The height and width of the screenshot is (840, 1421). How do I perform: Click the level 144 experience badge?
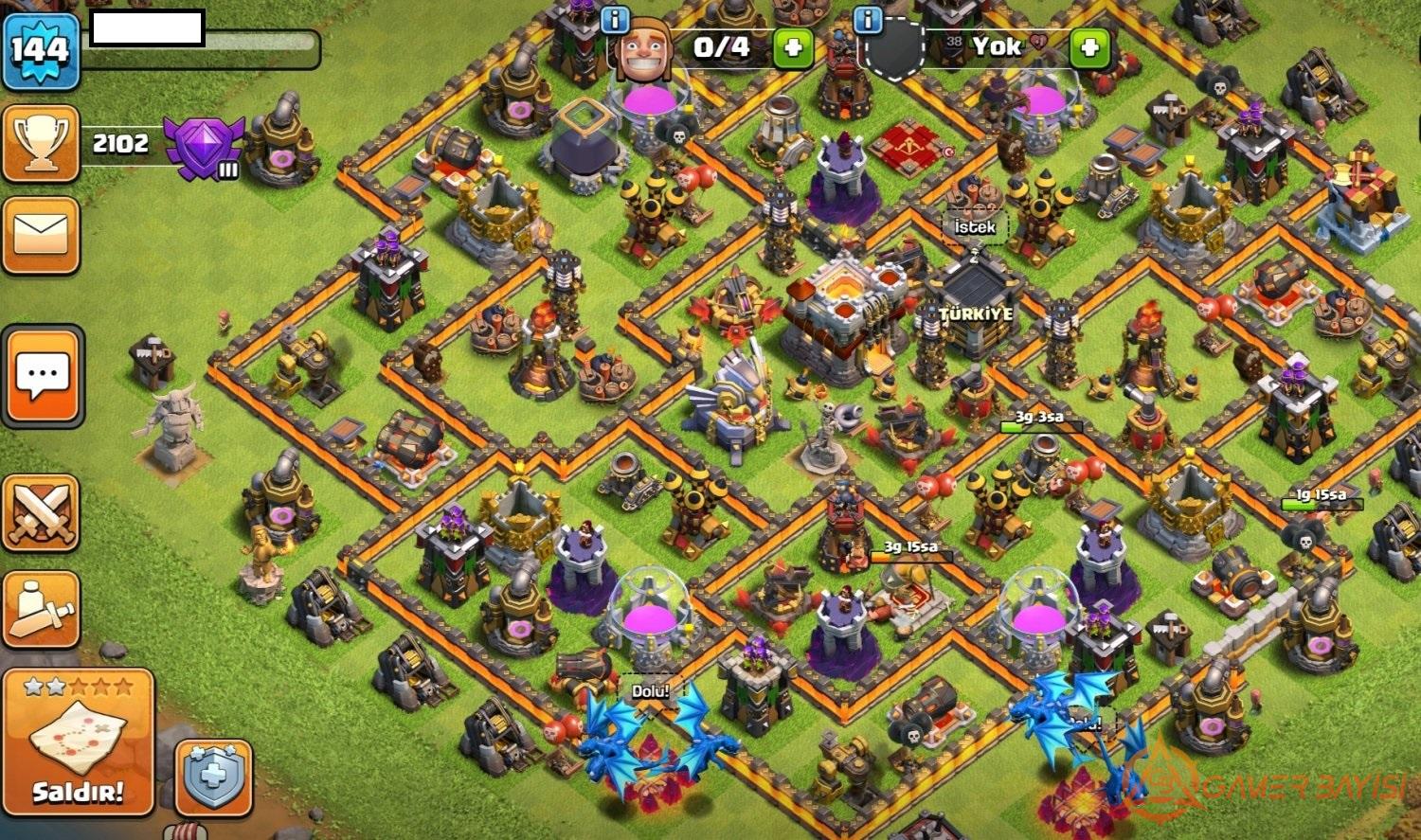coord(40,48)
